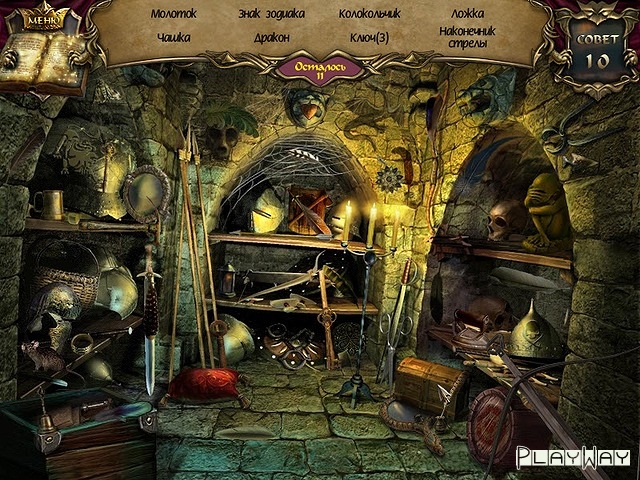The height and width of the screenshot is (480, 640).
Task: Select Ложка in the item list
Action: click(466, 15)
